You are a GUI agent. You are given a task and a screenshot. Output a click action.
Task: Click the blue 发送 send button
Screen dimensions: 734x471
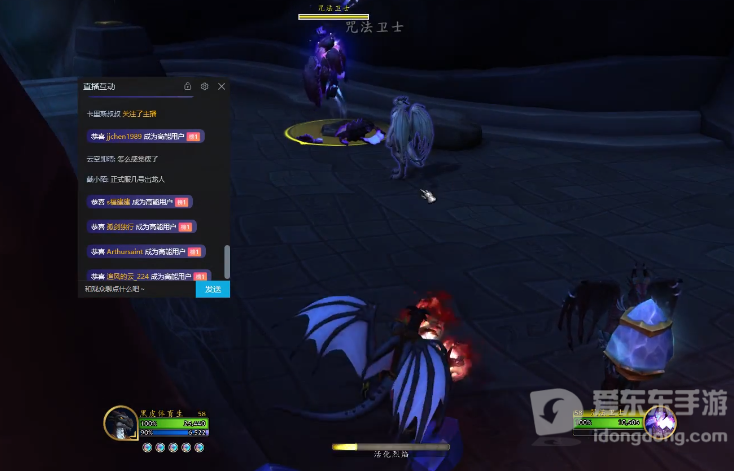pos(212,289)
